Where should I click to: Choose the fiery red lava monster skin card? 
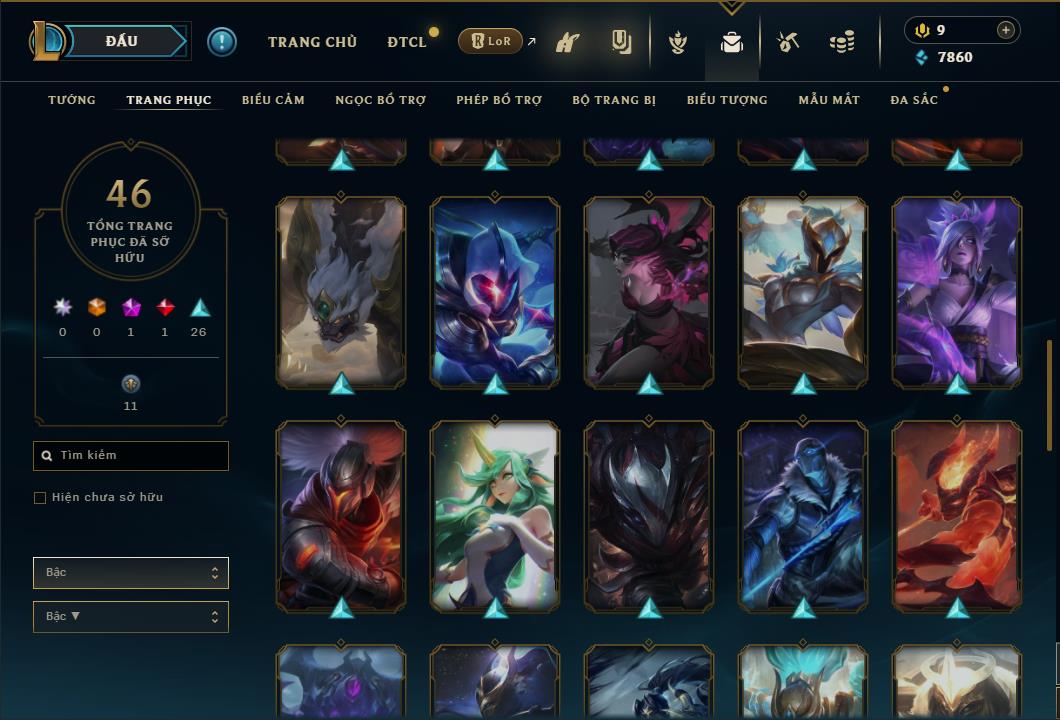[957, 515]
